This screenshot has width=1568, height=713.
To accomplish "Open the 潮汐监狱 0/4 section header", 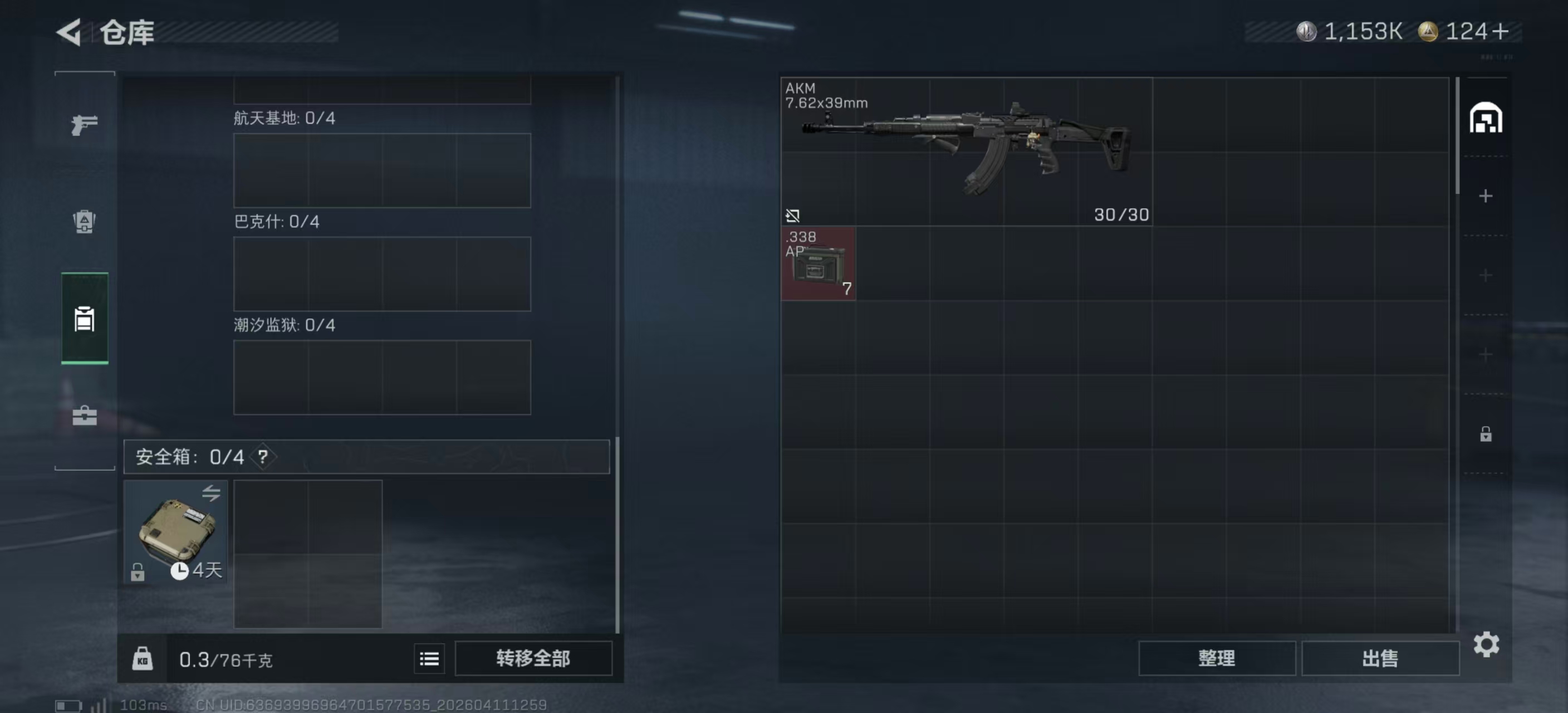I will point(283,325).
